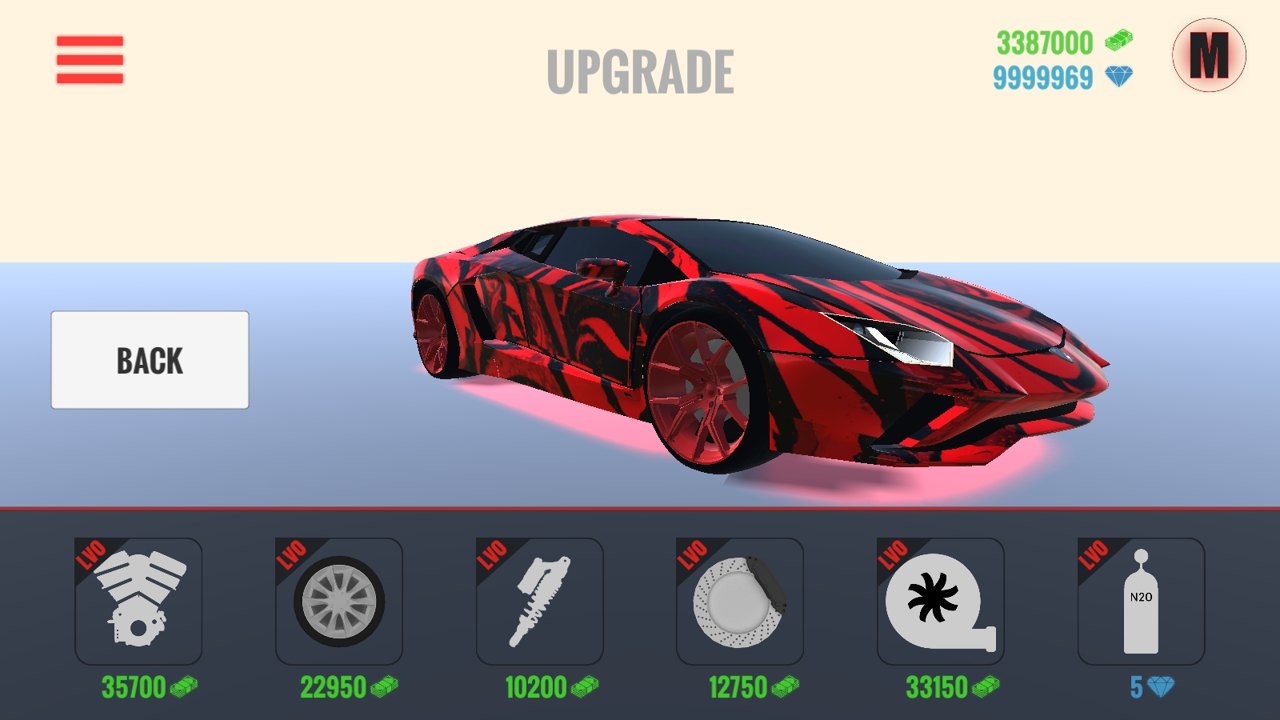Select the turbocharger upgrade

(x=941, y=602)
